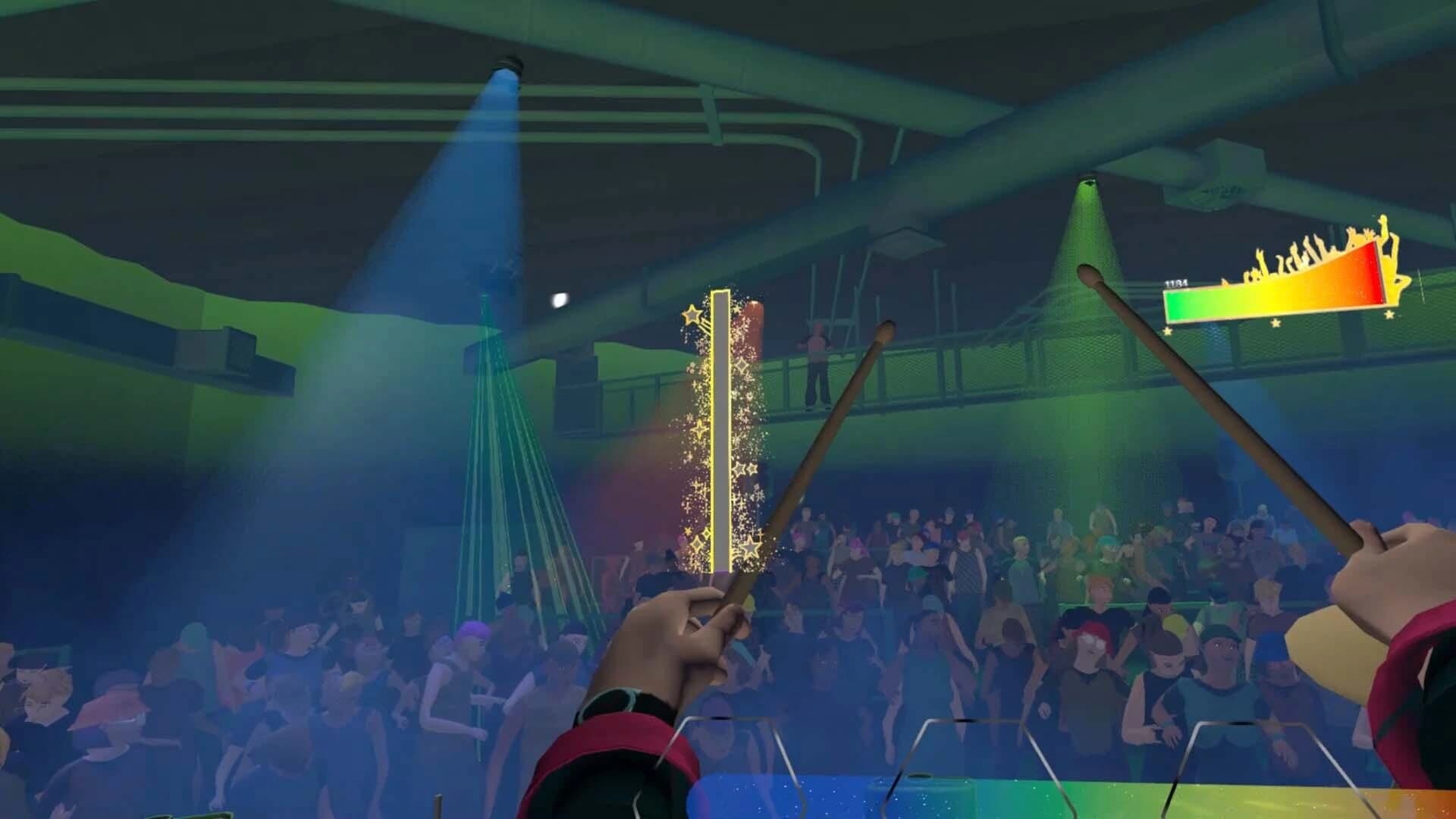The image size is (1456, 819).
Task: Select the score readout showing 1184
Action: [x=1175, y=283]
